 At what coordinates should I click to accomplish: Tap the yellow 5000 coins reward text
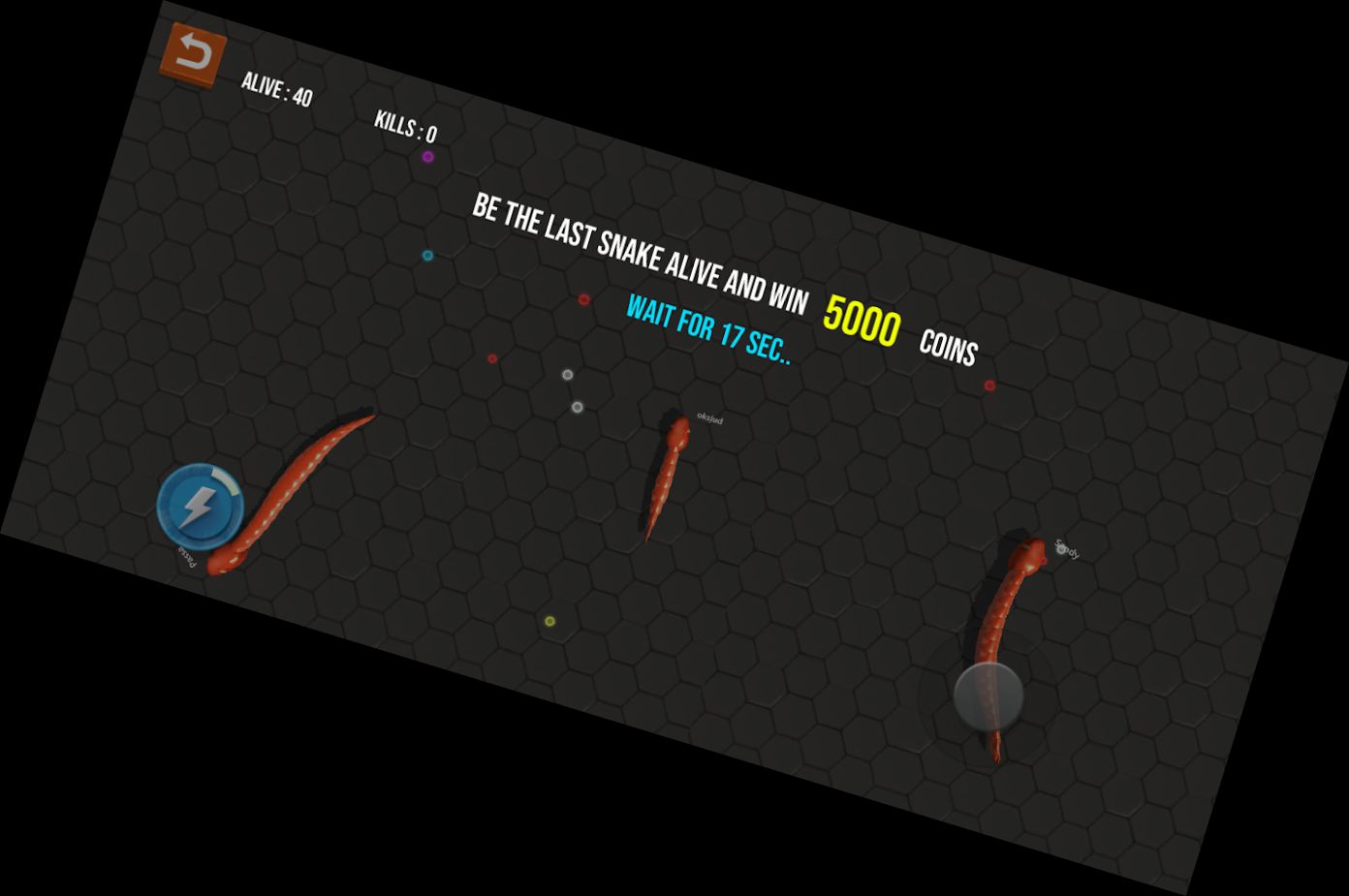862,321
